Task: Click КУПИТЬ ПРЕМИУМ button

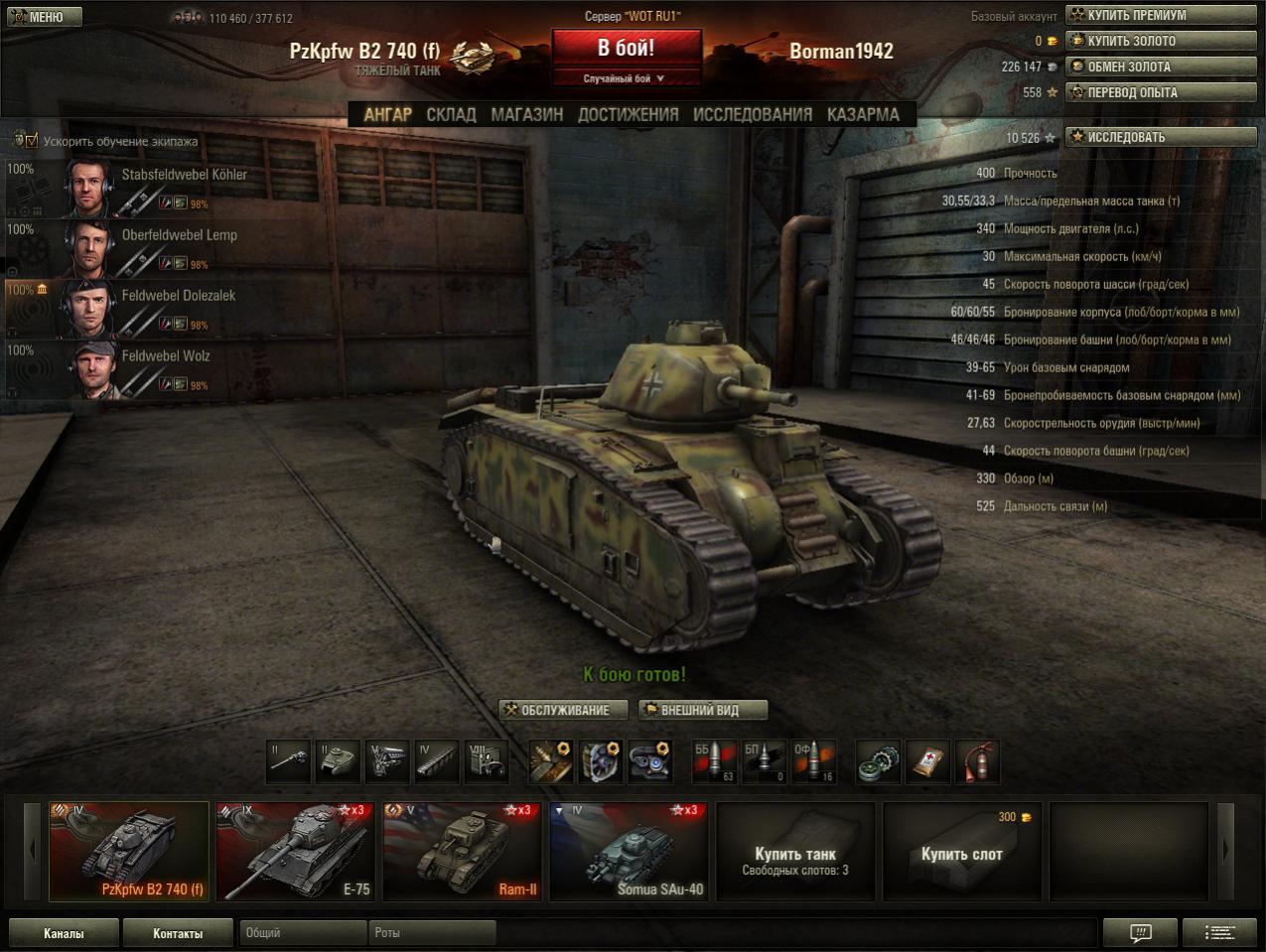Action: [x=1160, y=15]
